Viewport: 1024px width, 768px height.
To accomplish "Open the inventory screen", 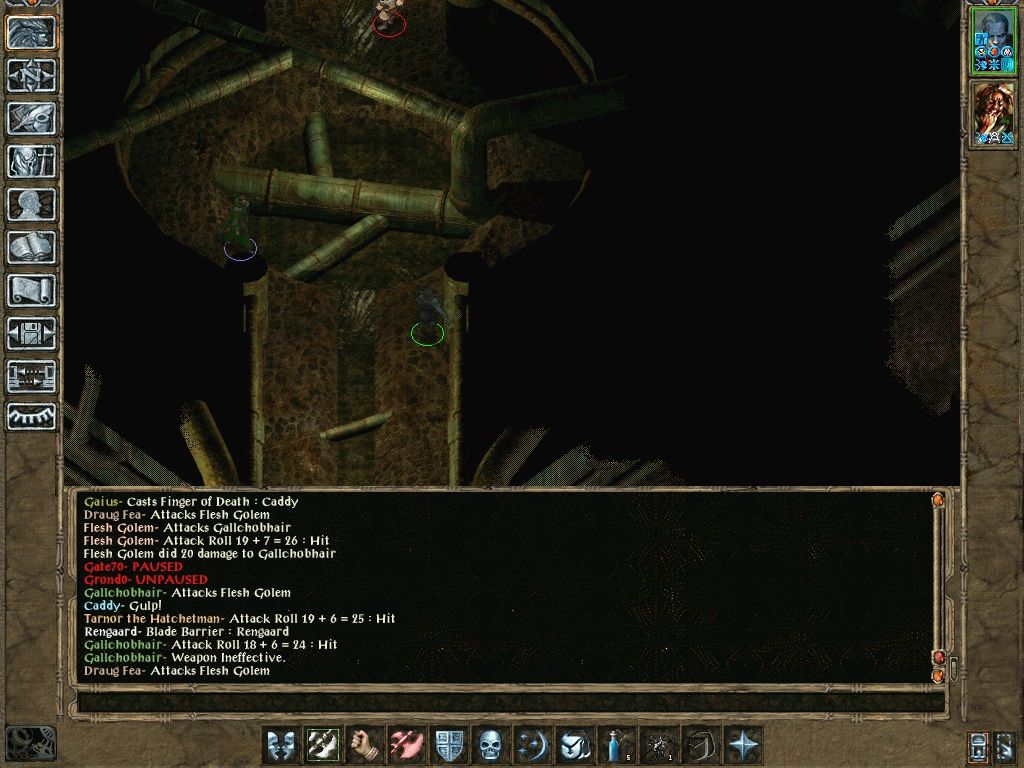I will (31, 161).
